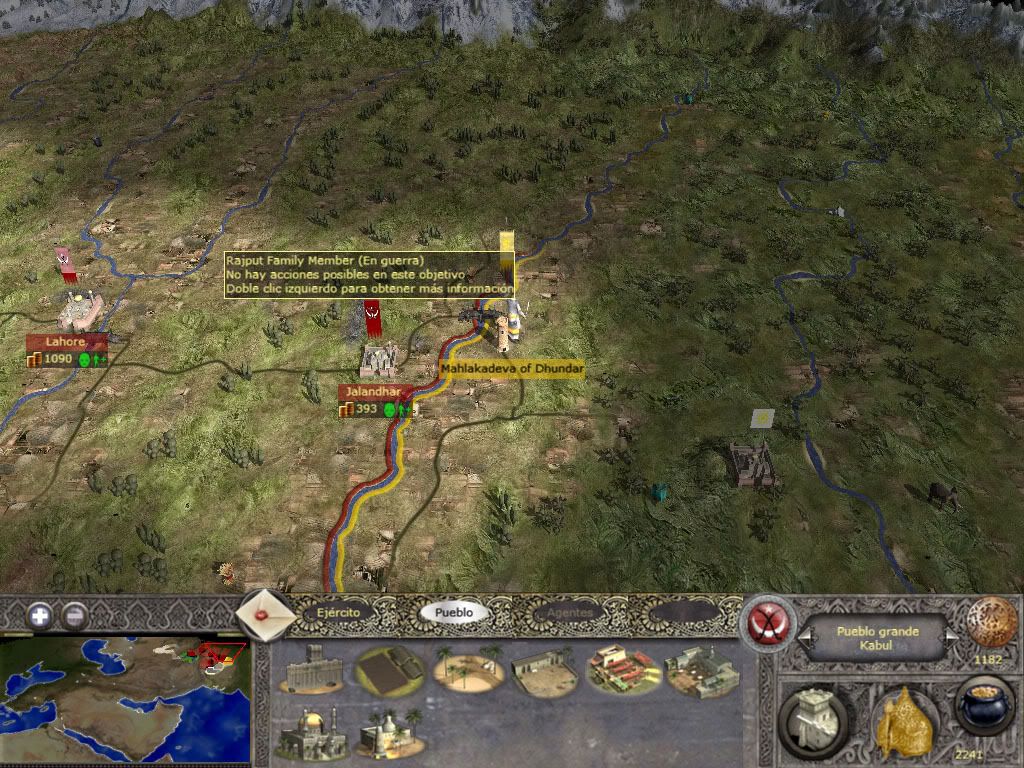1024x768 pixels.
Task: Zoom in the minimap with plus button
Action: pos(40,615)
